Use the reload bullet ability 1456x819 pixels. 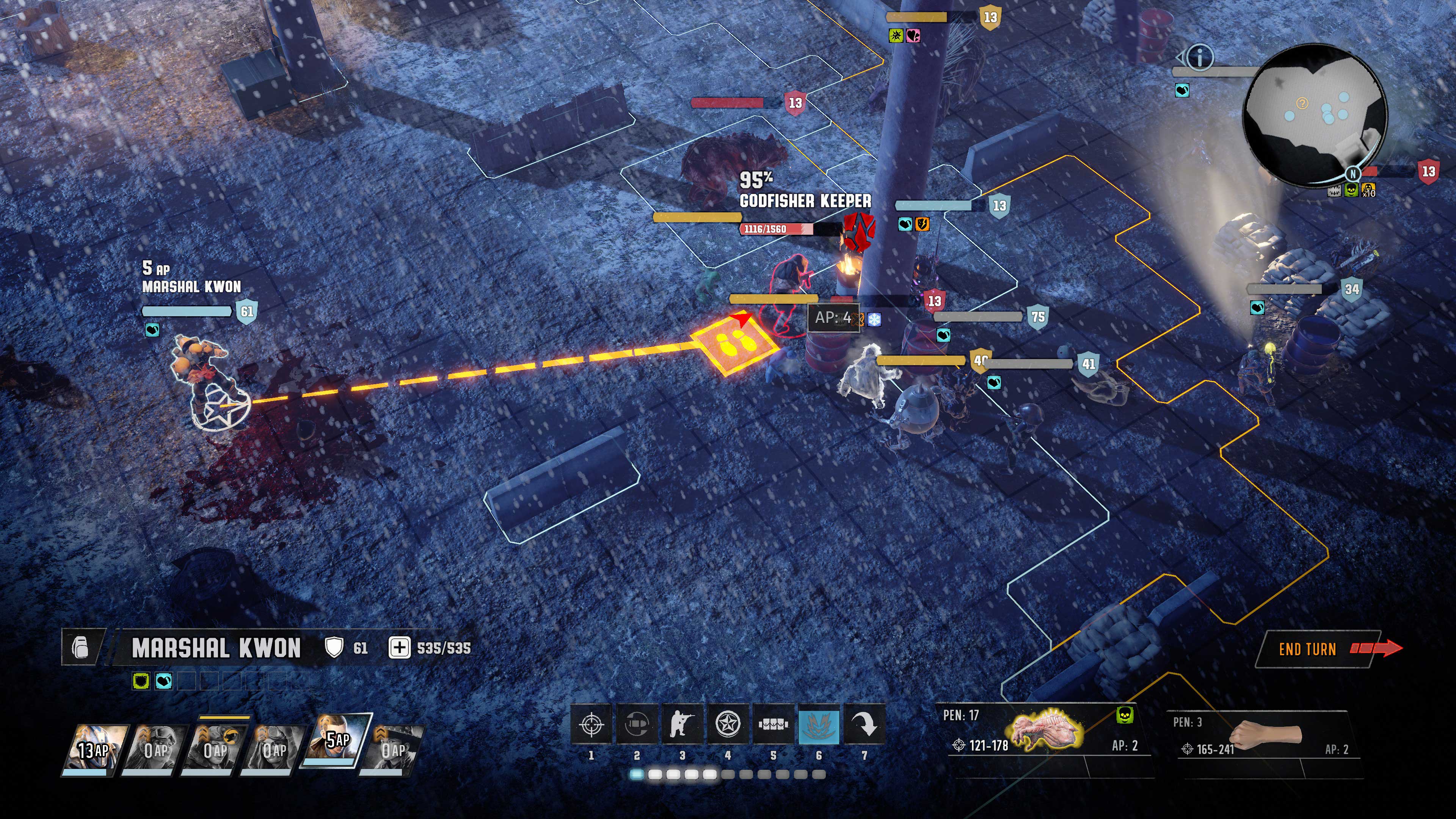[637, 723]
